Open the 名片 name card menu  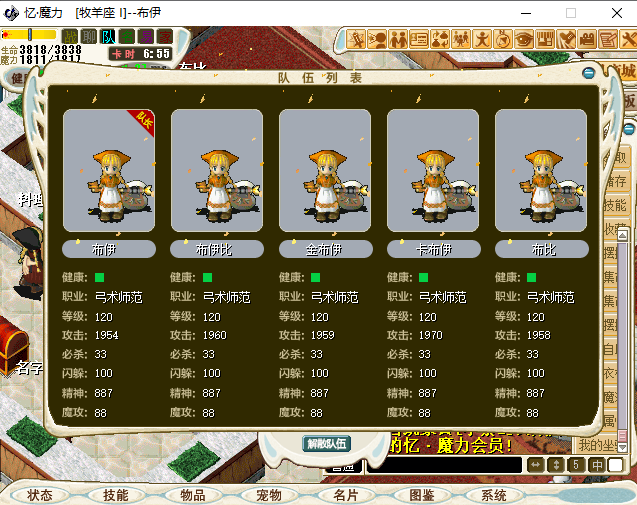pyautogui.click(x=345, y=495)
